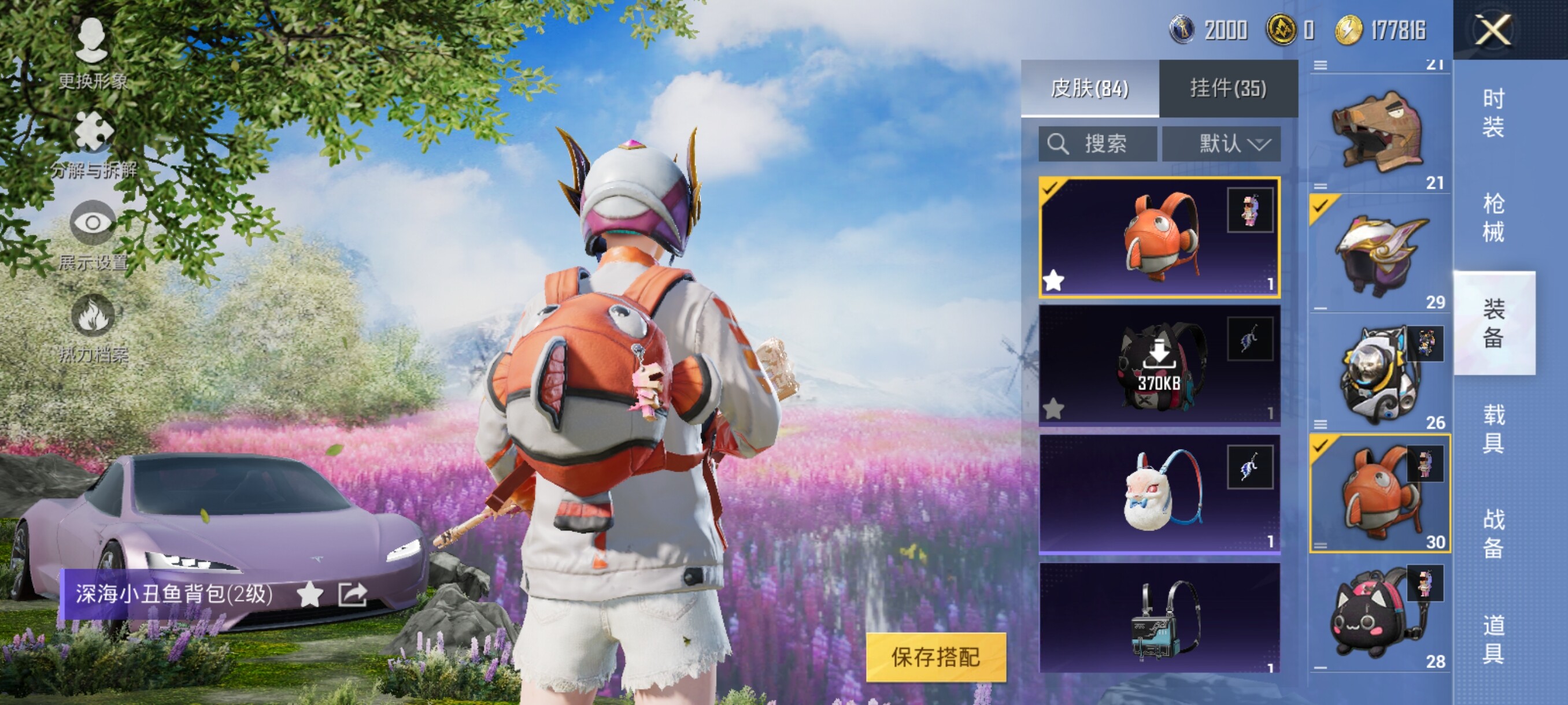Click the 搜索 search field
Screen dimensions: 1568x705
coord(1097,144)
